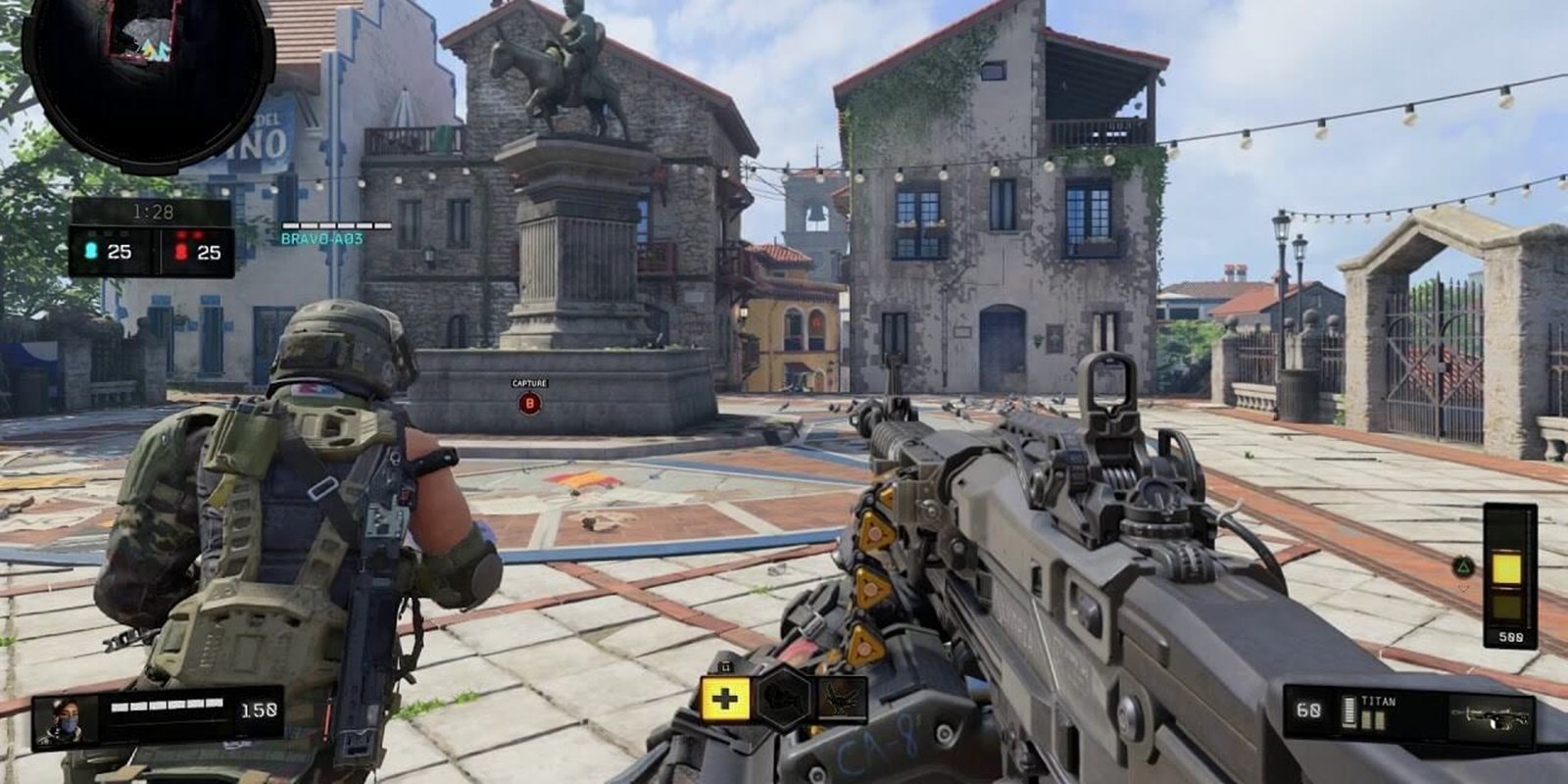Select the yellow Stim Shot health icon
Viewport: 1568px width, 784px height.
point(725,701)
